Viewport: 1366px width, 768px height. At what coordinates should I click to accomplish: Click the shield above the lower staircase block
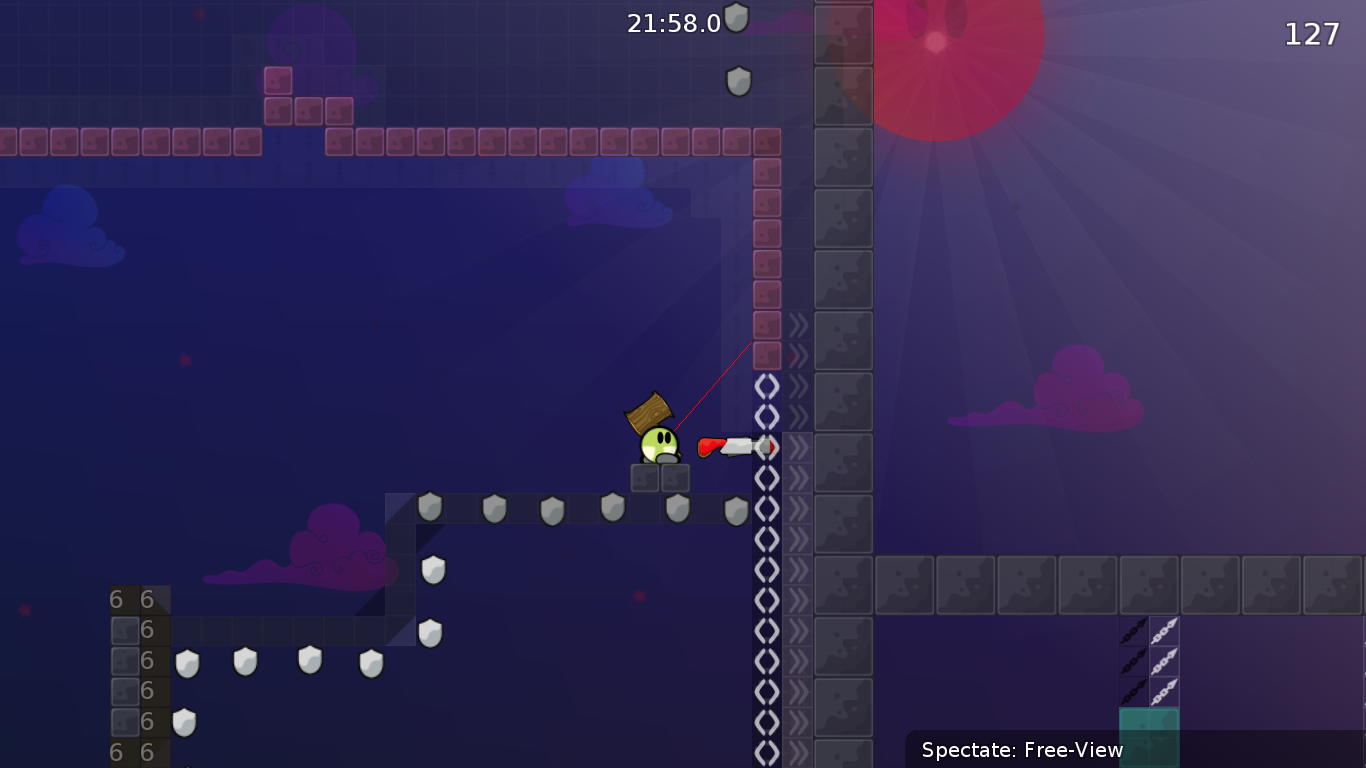click(431, 571)
